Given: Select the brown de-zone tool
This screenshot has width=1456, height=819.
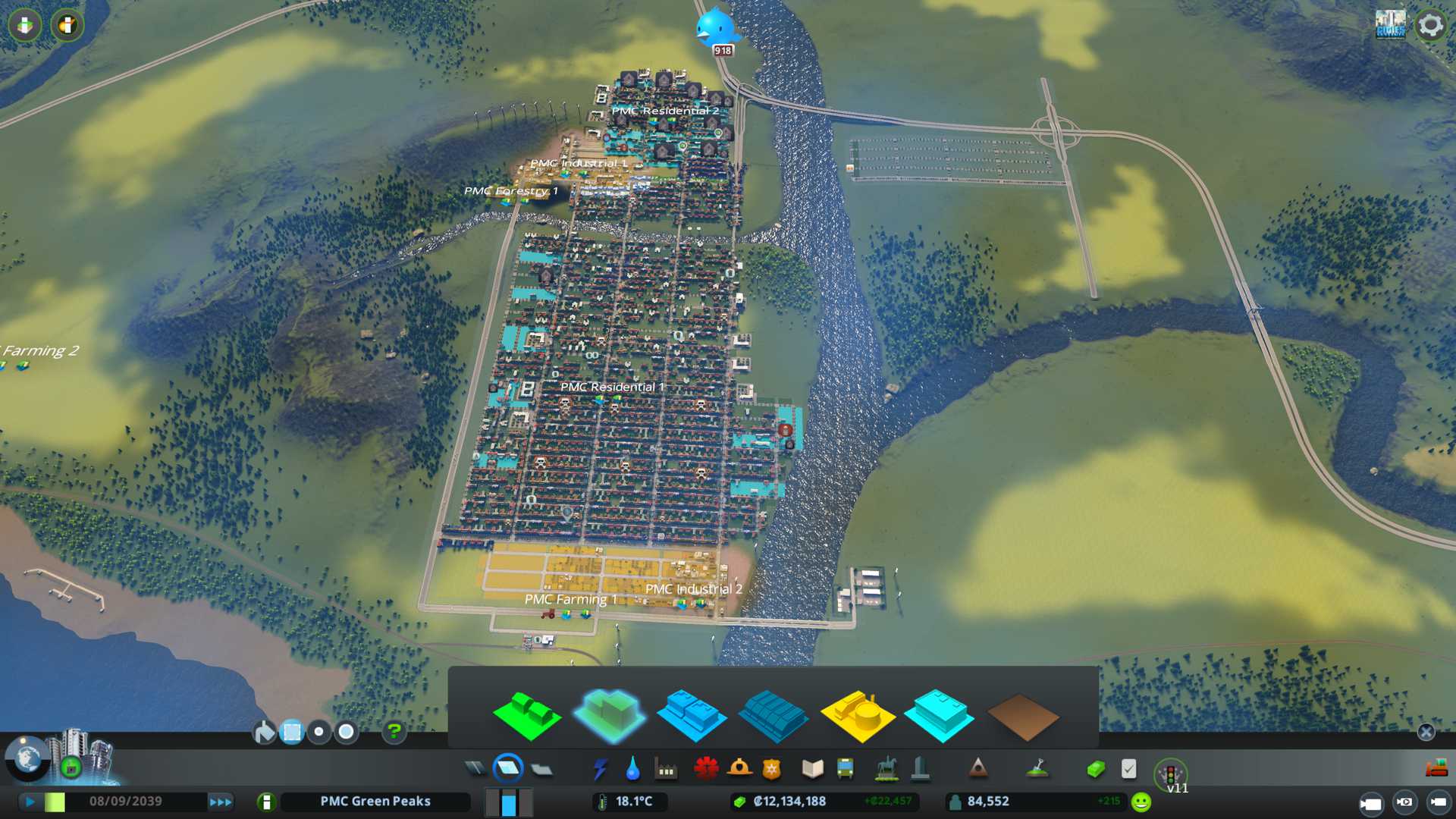Looking at the screenshot, I should tap(1022, 715).
